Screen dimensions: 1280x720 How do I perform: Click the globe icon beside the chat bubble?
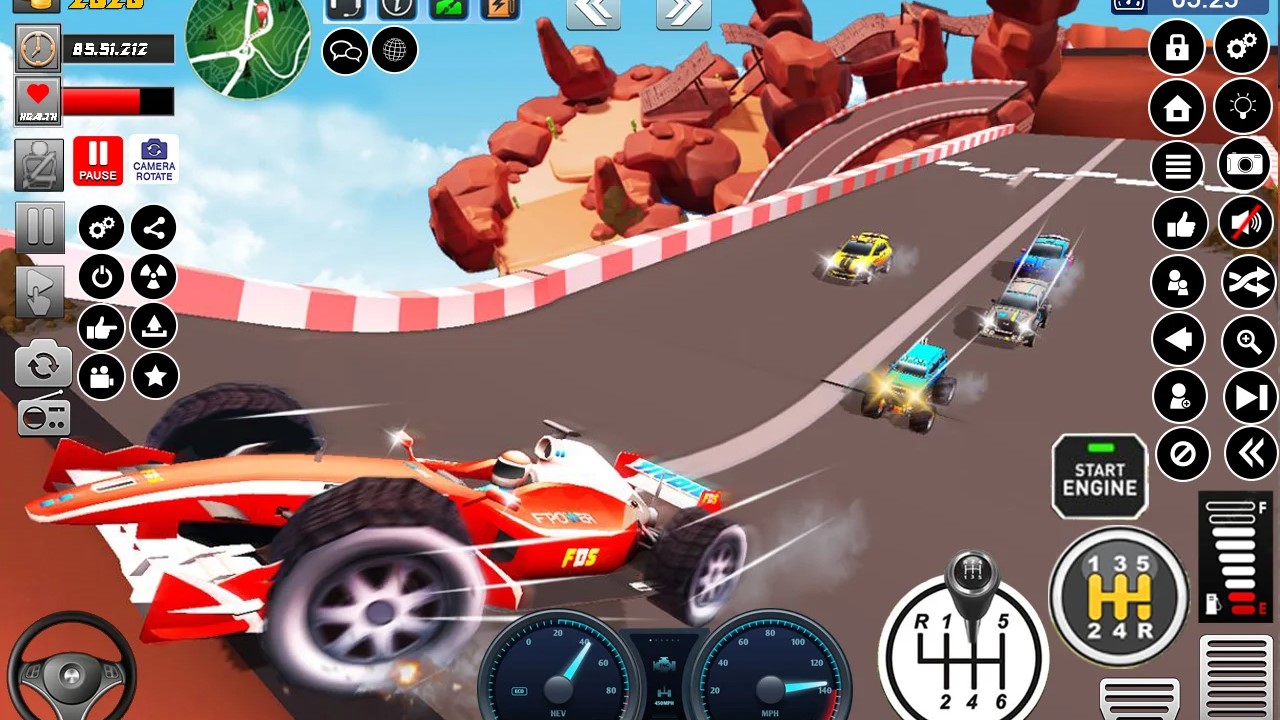pyautogui.click(x=394, y=51)
